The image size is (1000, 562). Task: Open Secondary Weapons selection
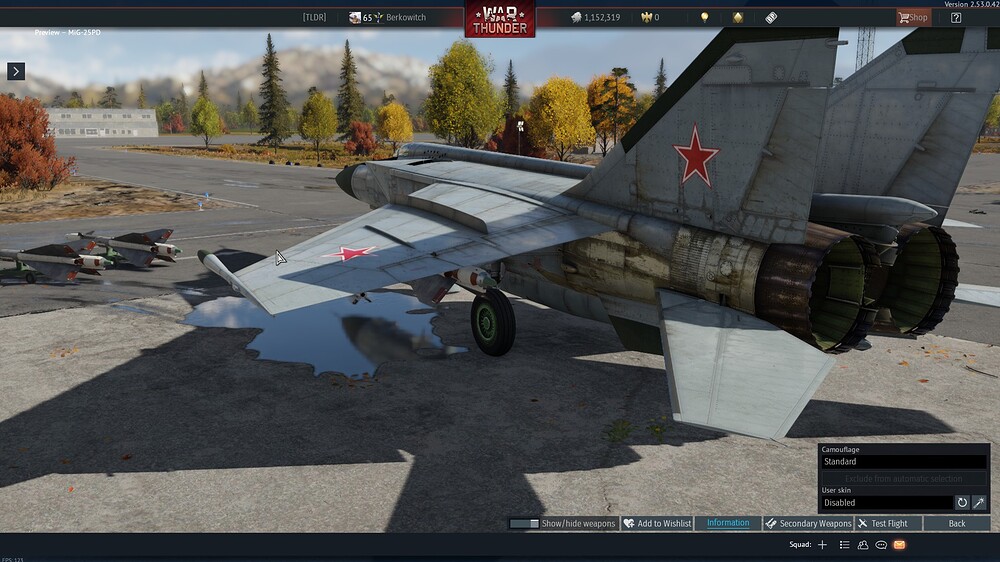coord(808,523)
